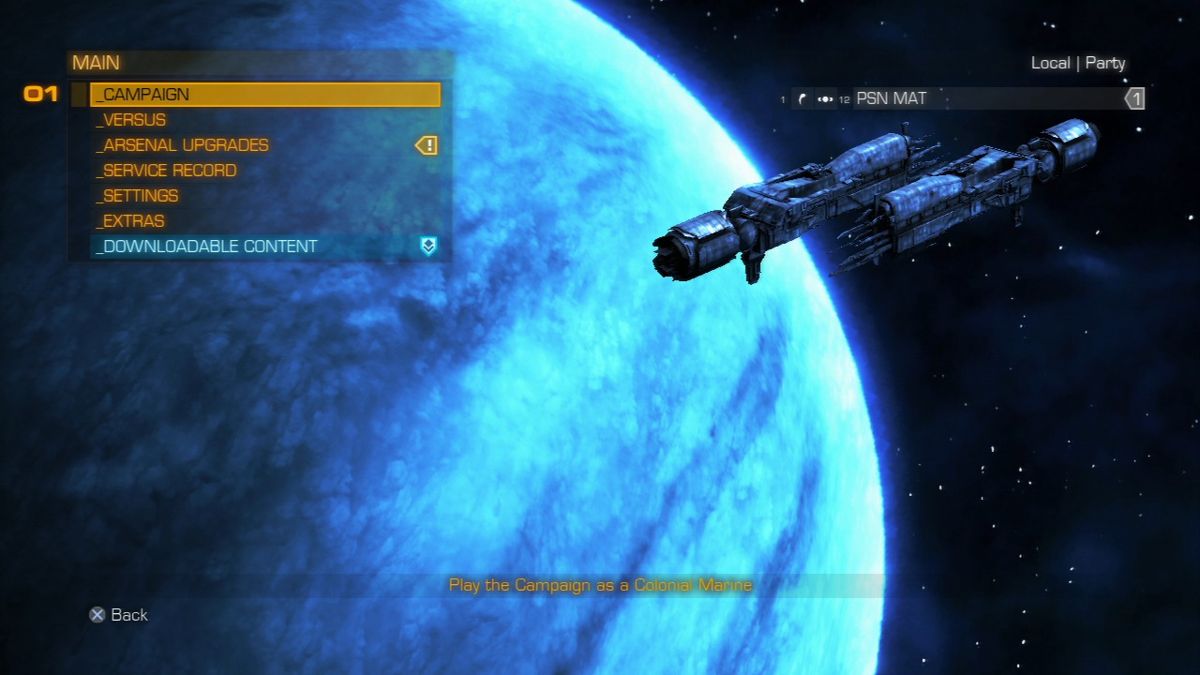Go to Arsenal Upgrades

183,145
